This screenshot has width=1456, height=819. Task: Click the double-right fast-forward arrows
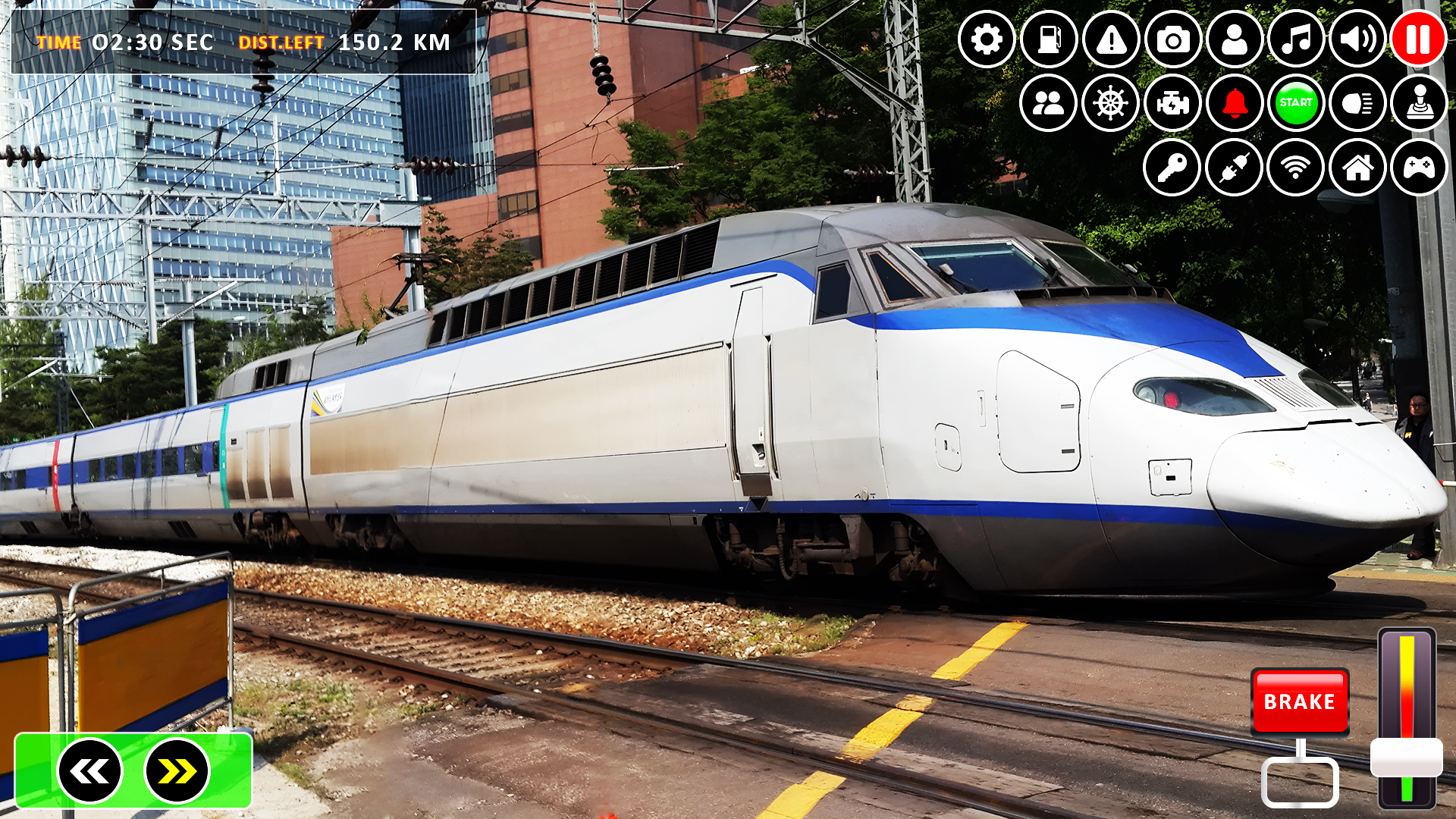tap(176, 770)
